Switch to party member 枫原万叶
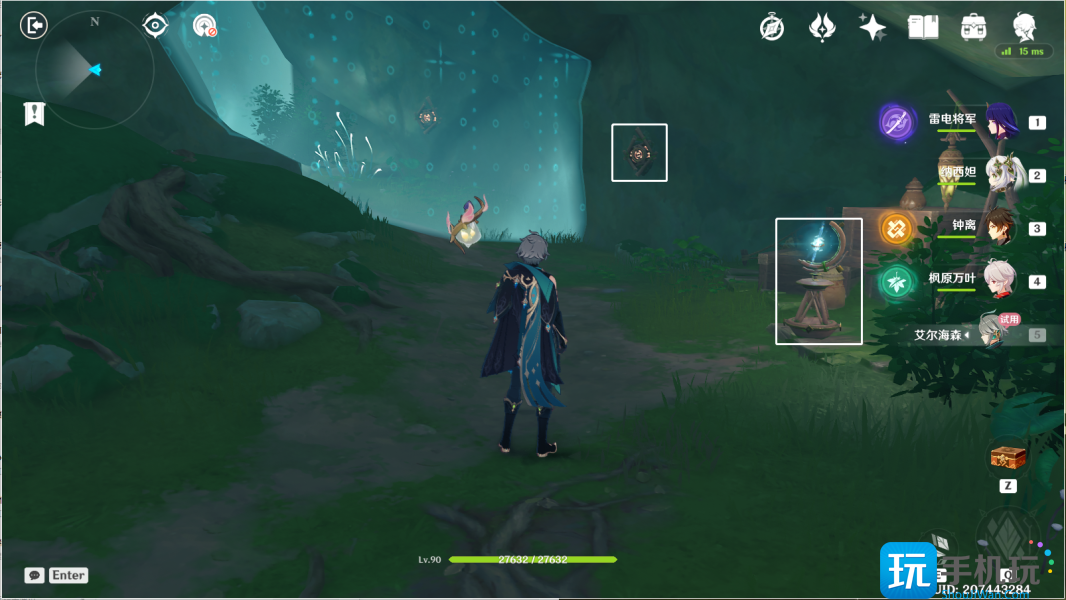This screenshot has width=1066, height=600. click(x=1000, y=281)
